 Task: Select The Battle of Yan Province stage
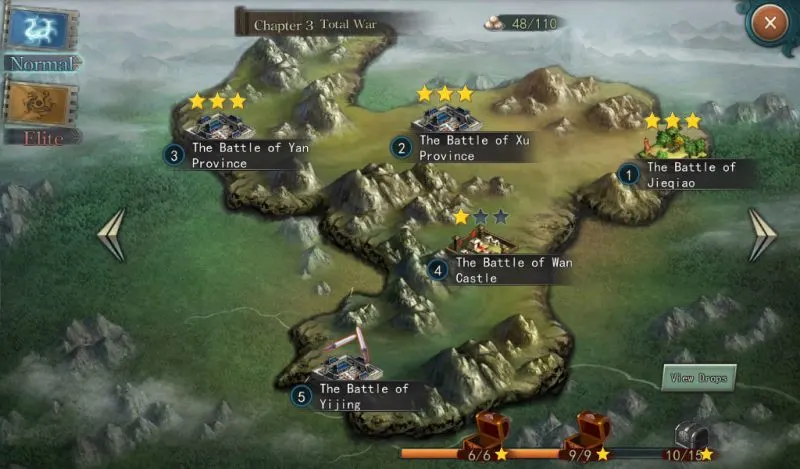221,127
